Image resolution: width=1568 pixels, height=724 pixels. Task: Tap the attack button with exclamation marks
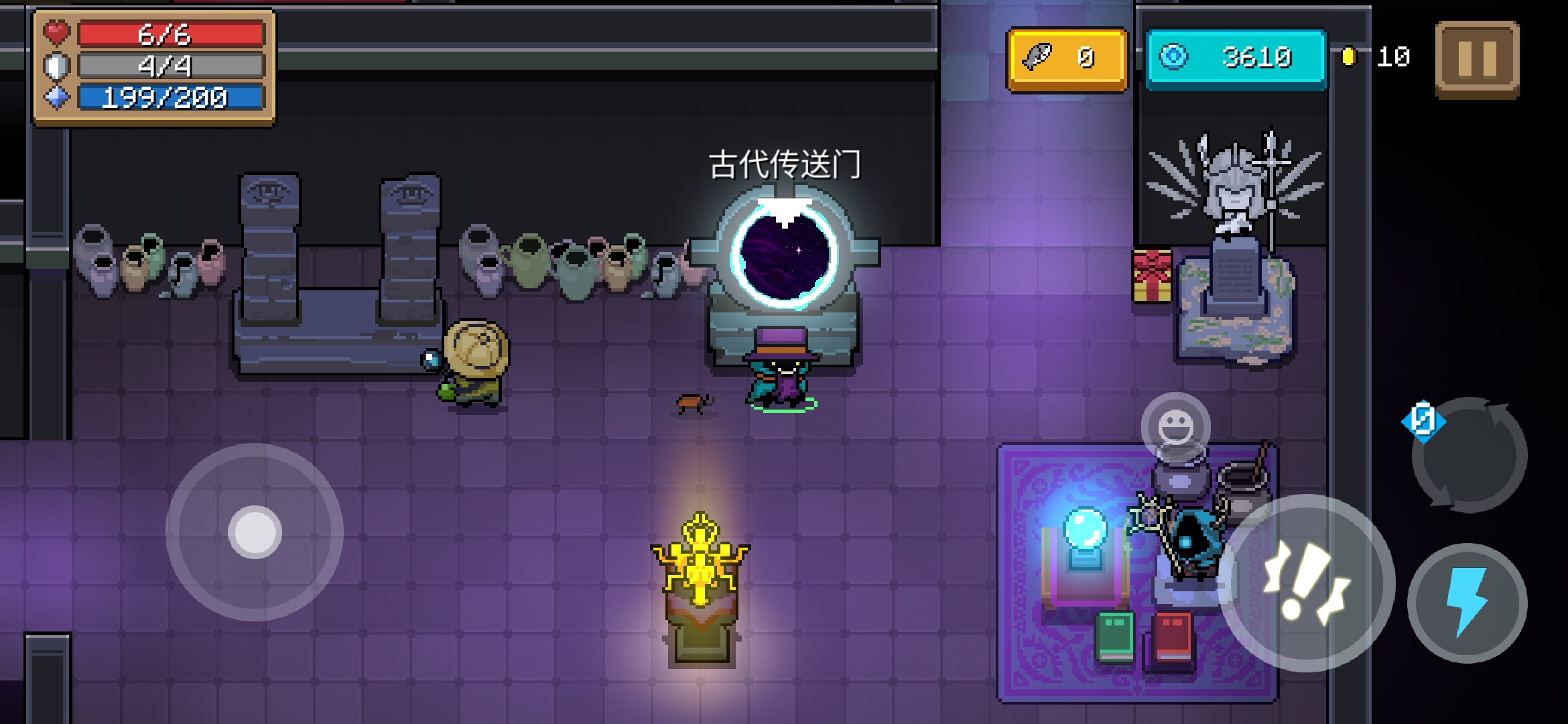pyautogui.click(x=1306, y=583)
